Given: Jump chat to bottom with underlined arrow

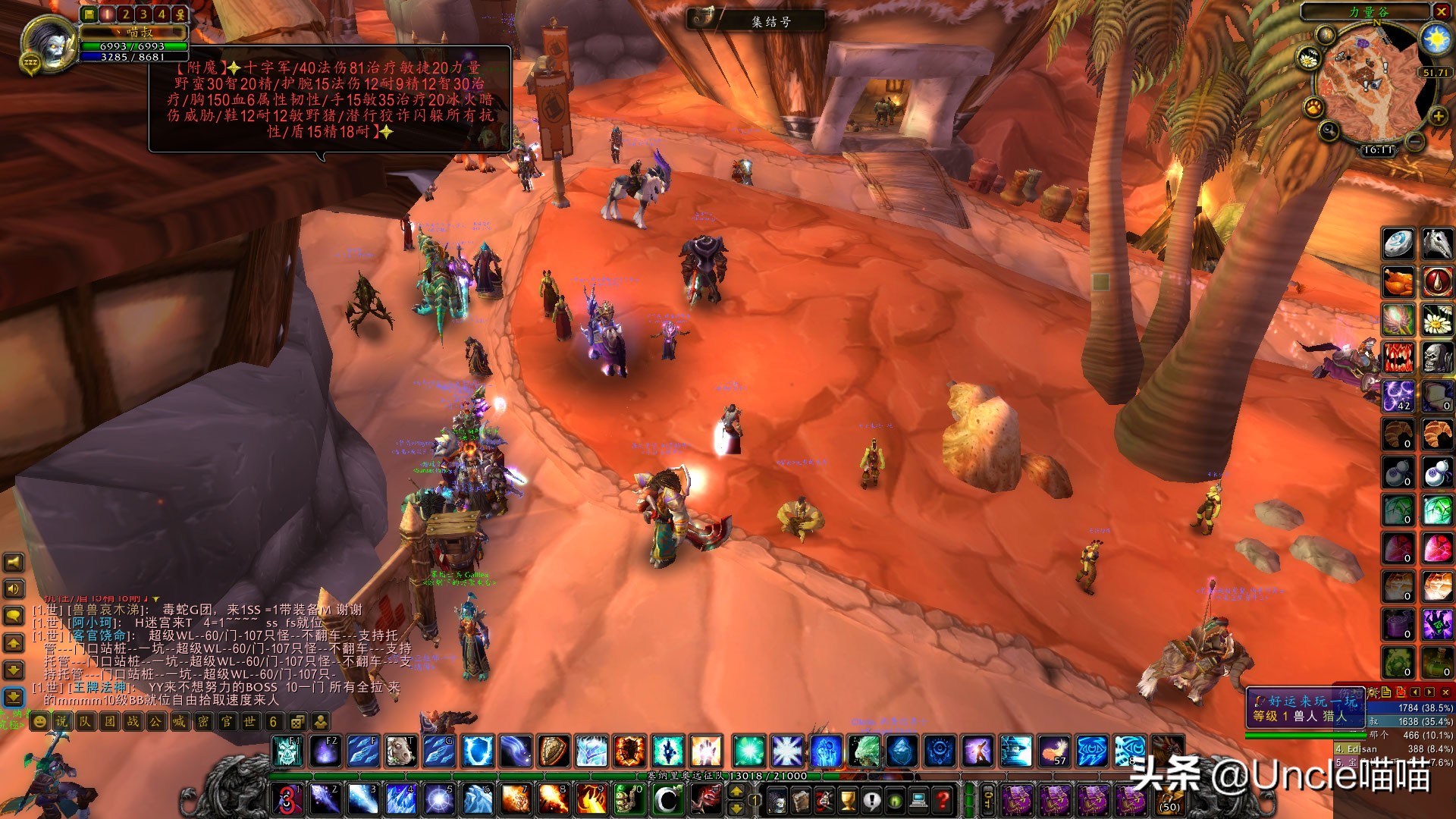Looking at the screenshot, I should coord(14,696).
